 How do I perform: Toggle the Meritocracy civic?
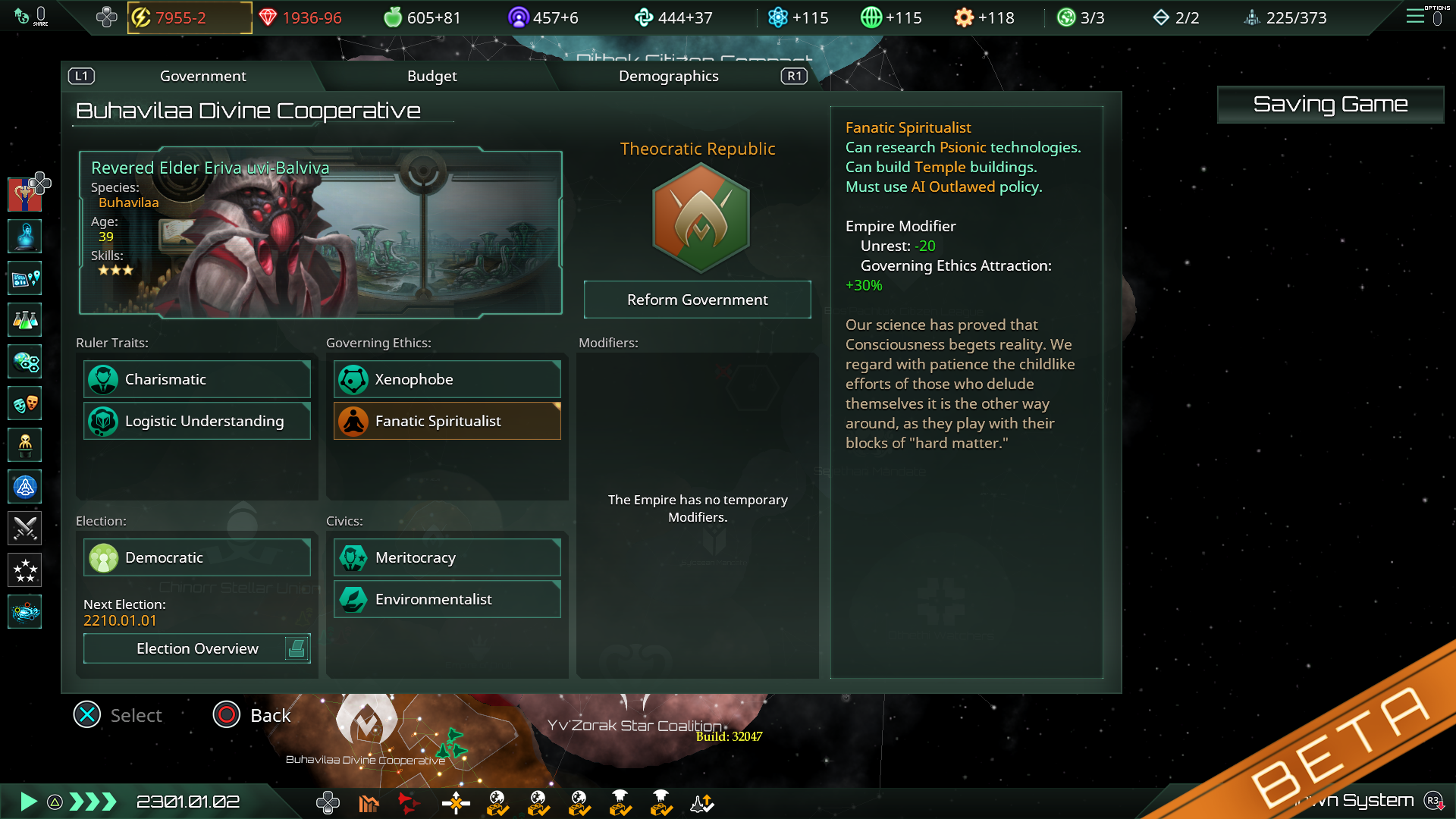(x=447, y=557)
